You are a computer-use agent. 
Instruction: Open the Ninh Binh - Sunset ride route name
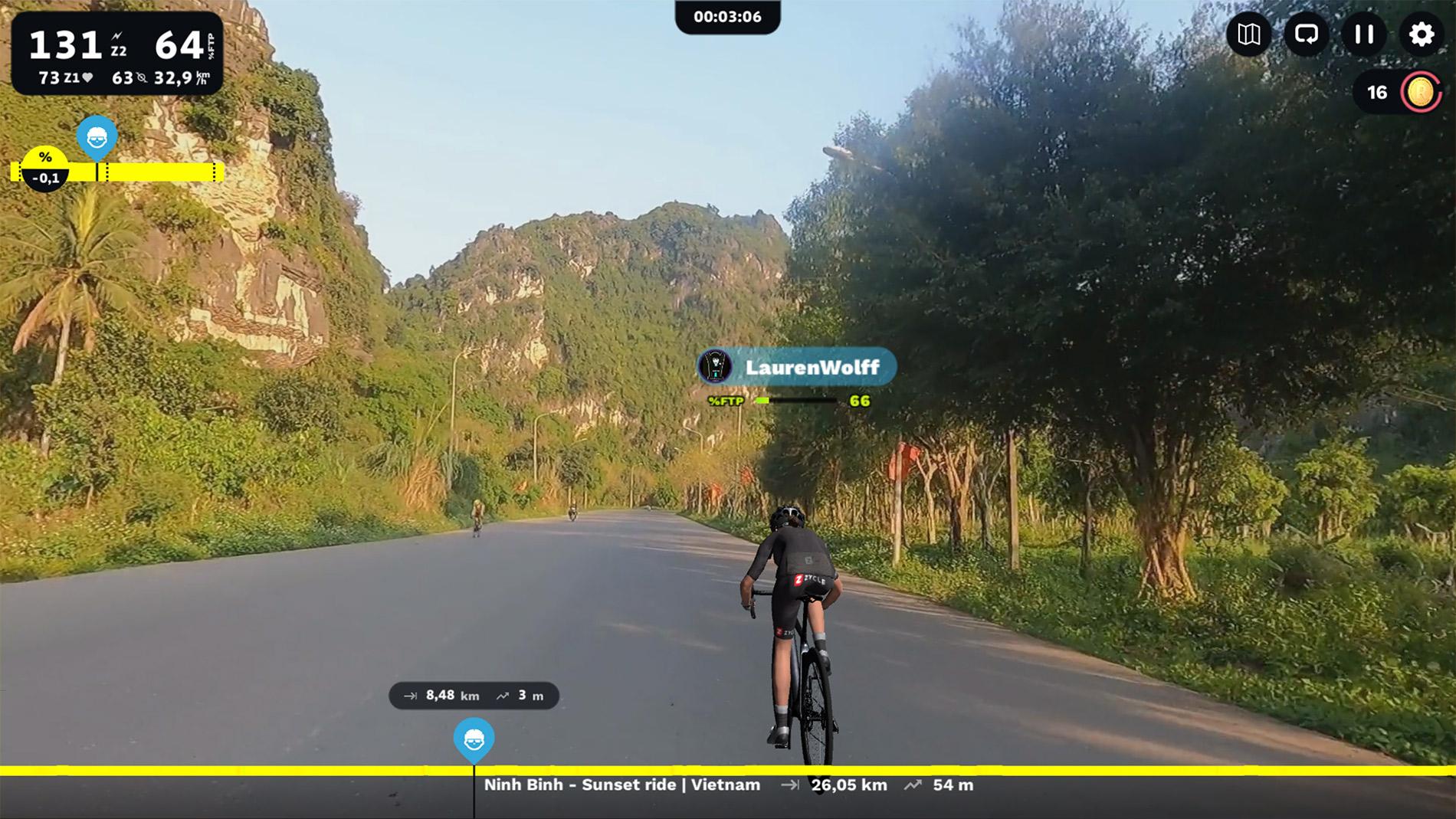(x=621, y=785)
